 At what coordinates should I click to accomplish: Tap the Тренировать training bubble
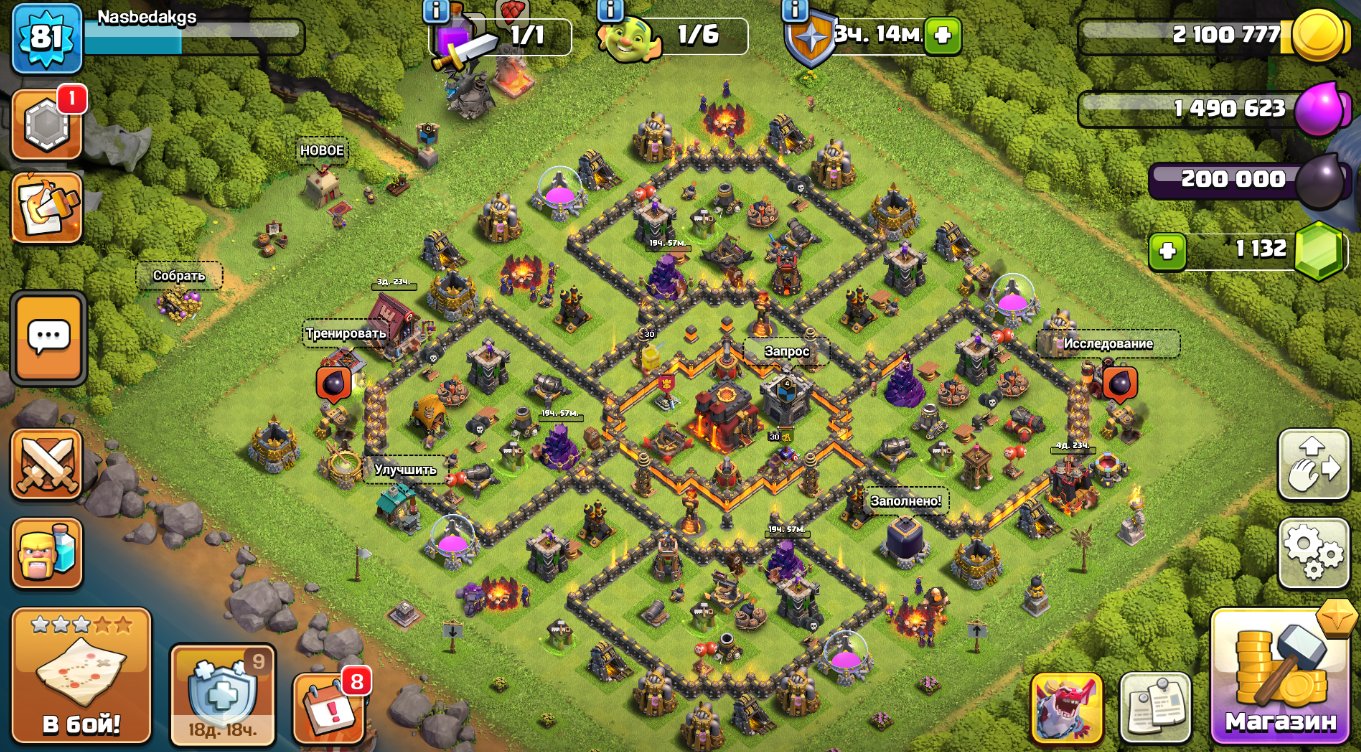tap(346, 333)
